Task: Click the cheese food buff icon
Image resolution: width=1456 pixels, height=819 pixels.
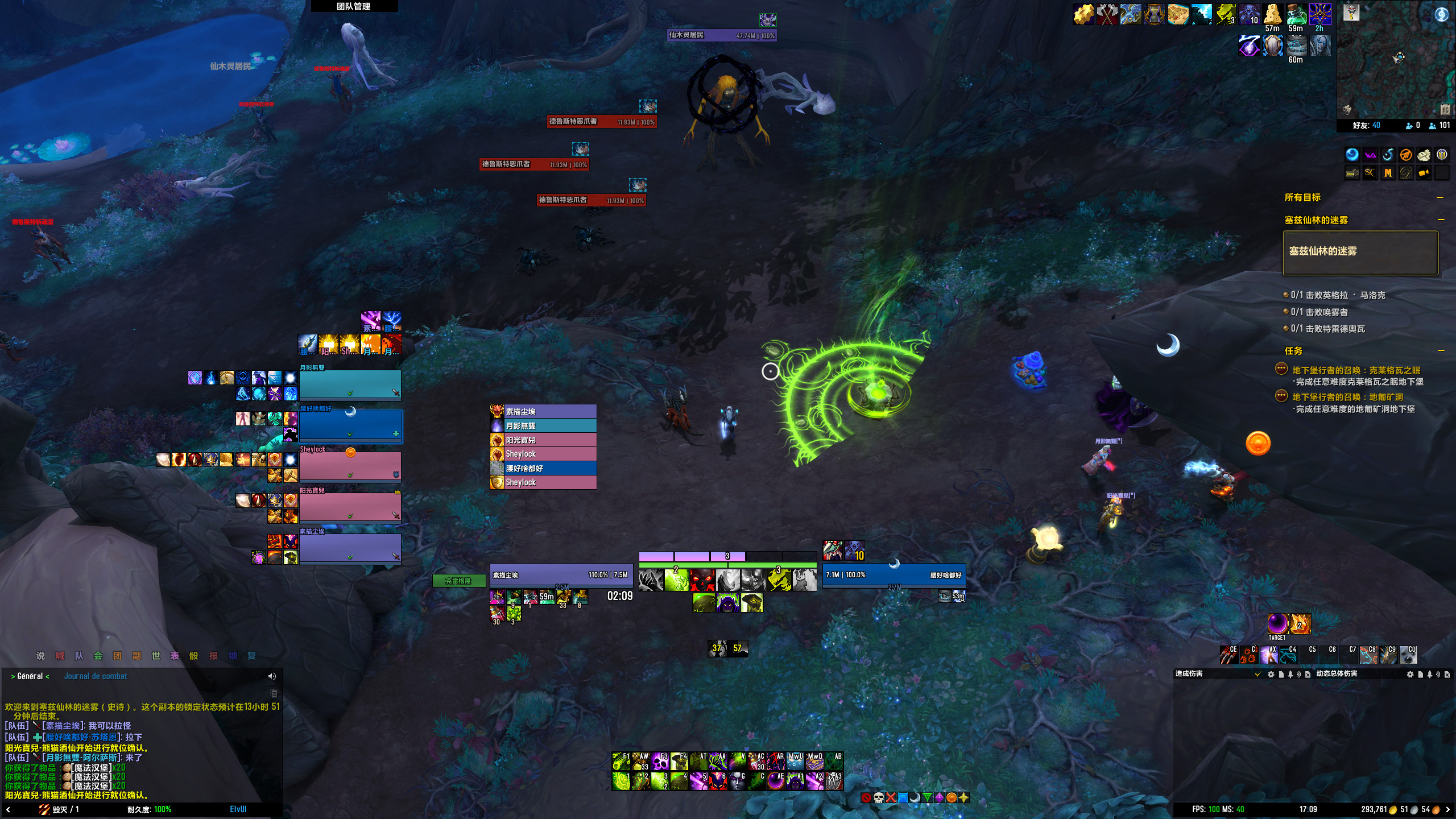Action: pyautogui.click(x=1272, y=14)
